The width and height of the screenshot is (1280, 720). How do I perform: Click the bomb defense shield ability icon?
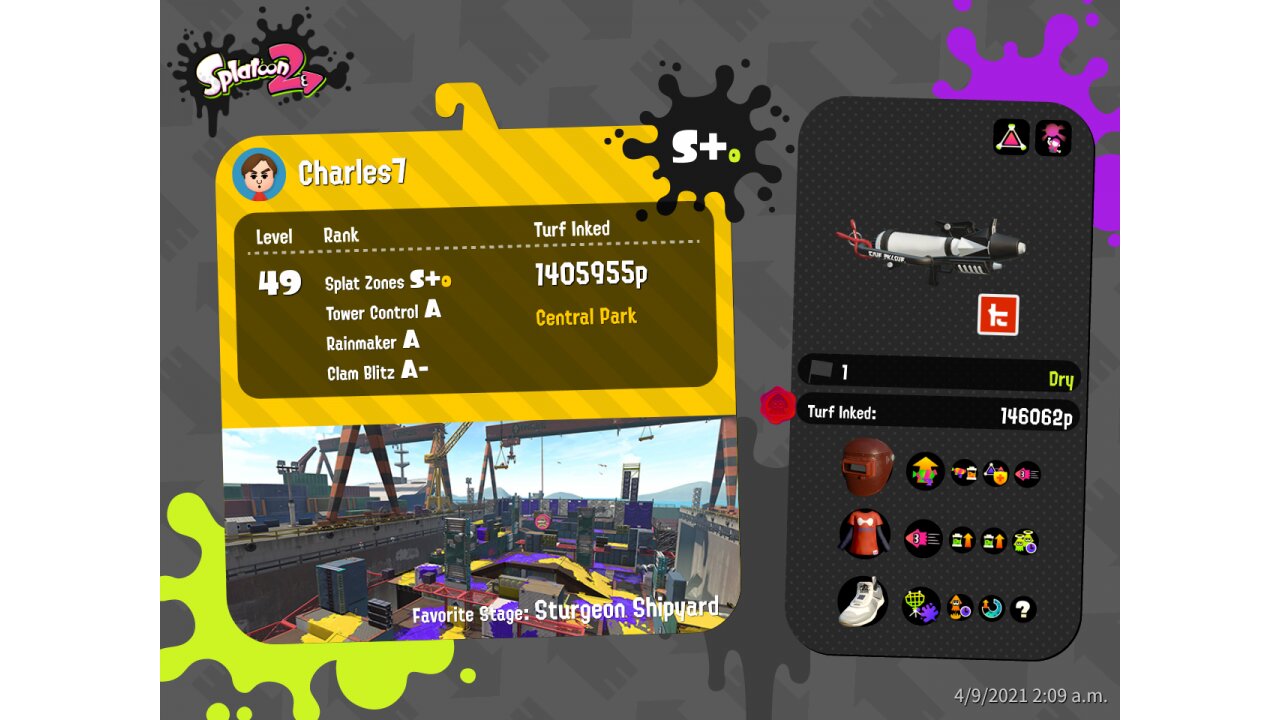tap(995, 473)
